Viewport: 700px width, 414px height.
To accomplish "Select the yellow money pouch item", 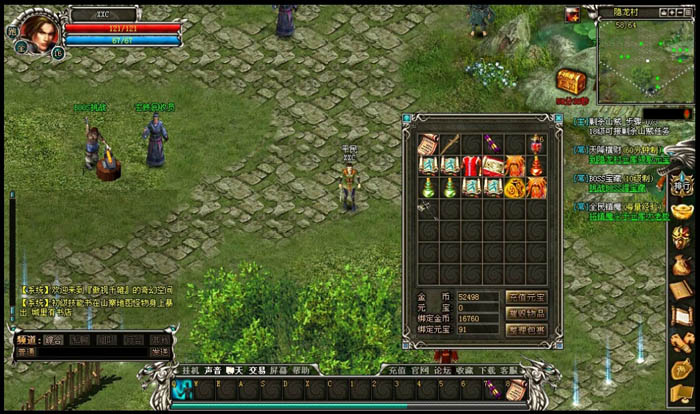I will click(515, 188).
